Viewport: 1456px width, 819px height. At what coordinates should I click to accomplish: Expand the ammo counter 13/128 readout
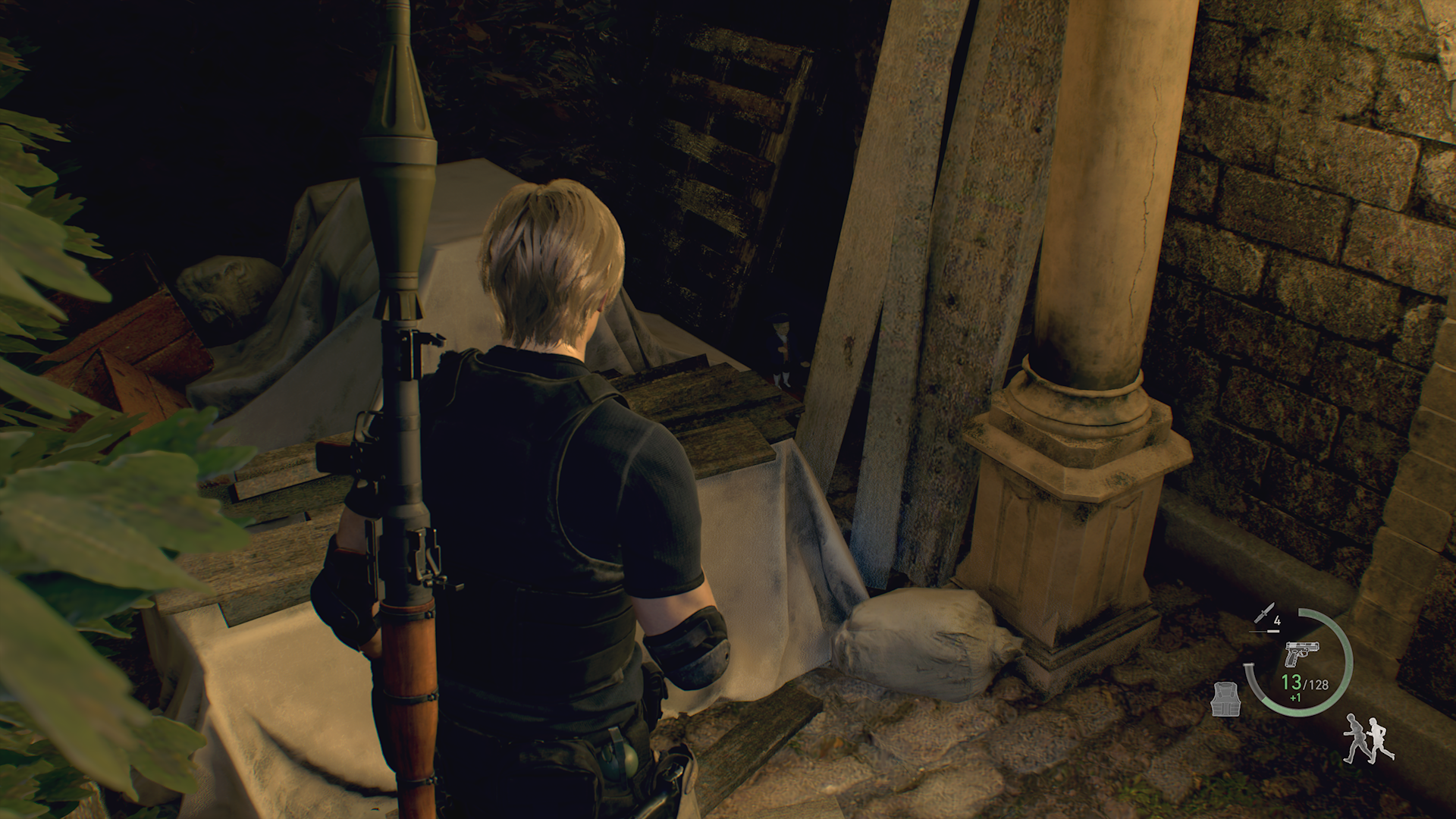click(1304, 682)
